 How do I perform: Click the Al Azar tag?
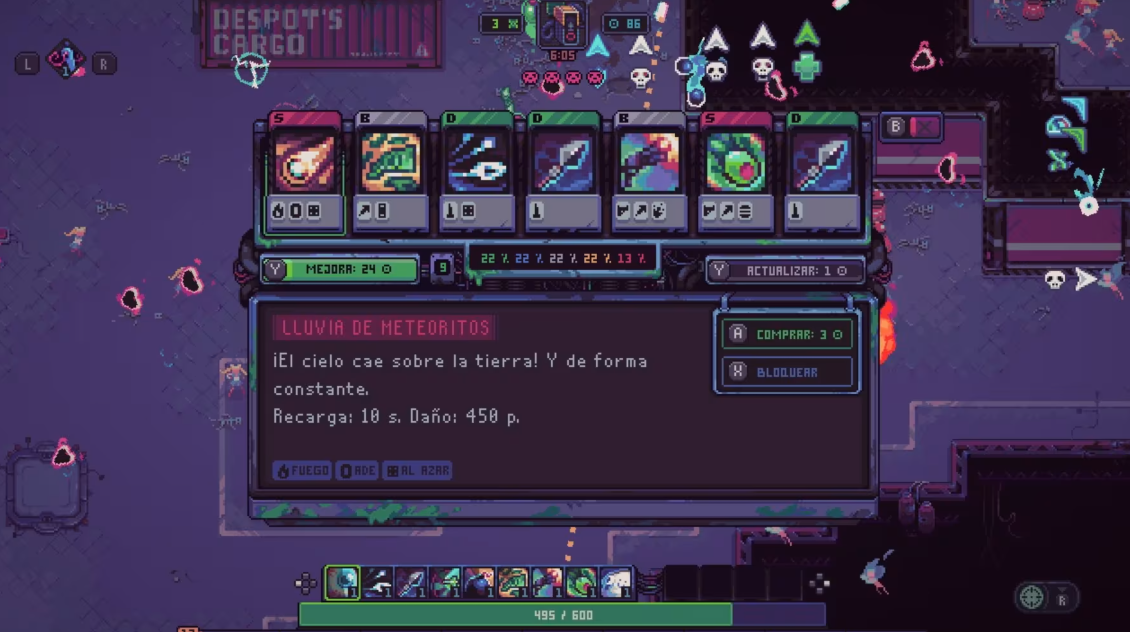[x=417, y=470]
